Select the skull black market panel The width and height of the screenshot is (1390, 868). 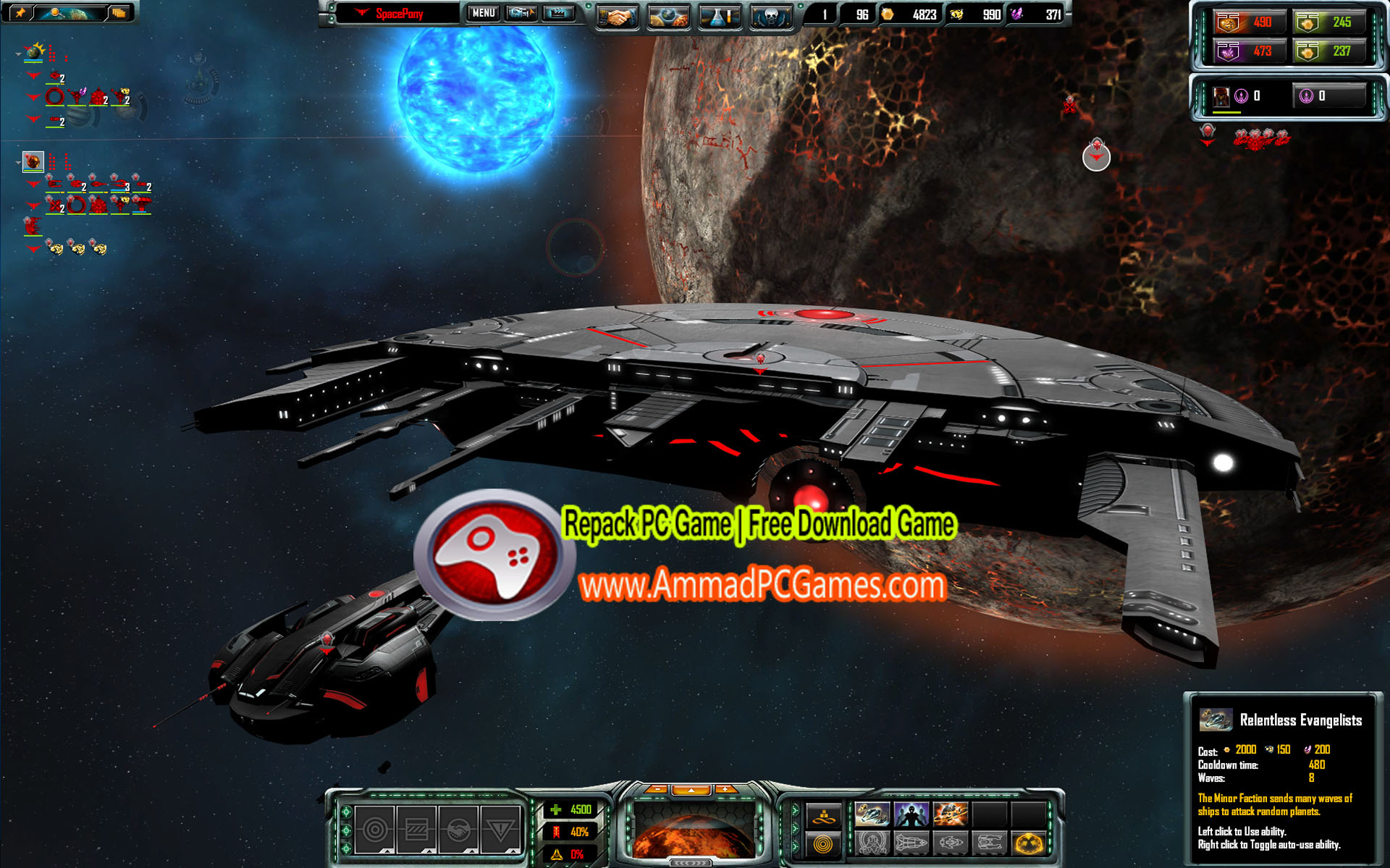(772, 16)
